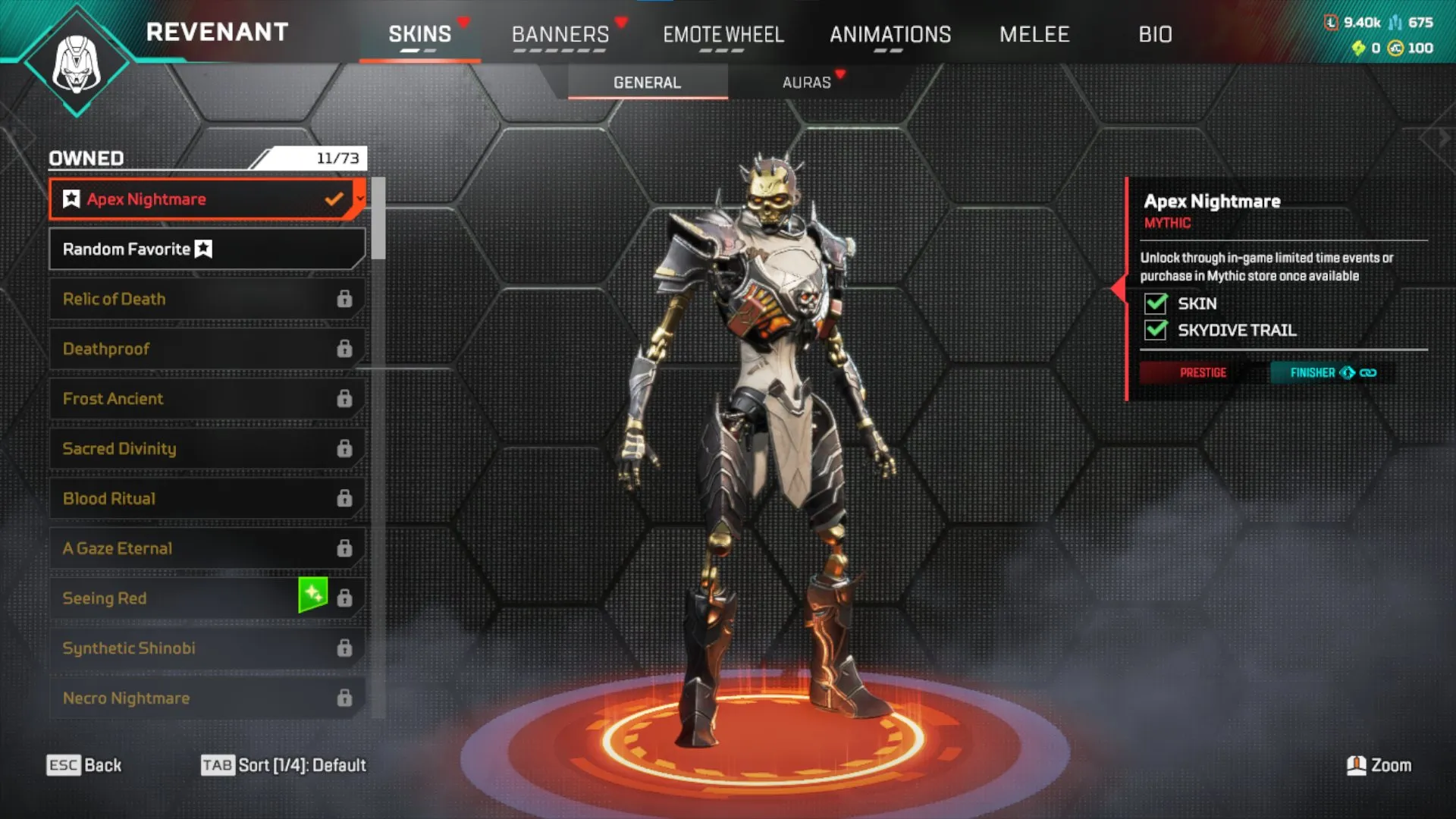The height and width of the screenshot is (819, 1456).
Task: Expand the Apex Nightmare skin dropdown chevron
Action: click(x=359, y=198)
